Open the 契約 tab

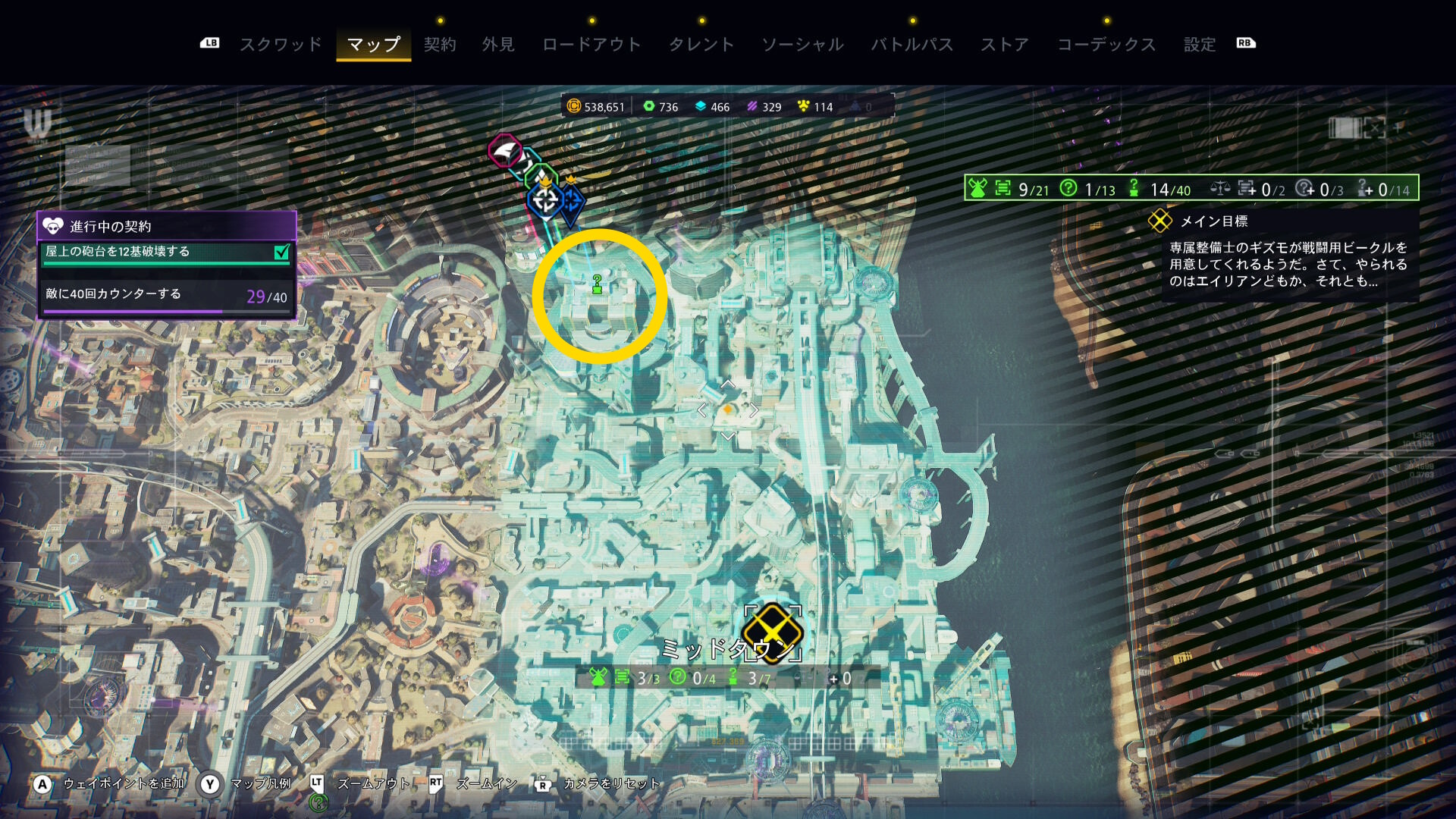click(440, 45)
